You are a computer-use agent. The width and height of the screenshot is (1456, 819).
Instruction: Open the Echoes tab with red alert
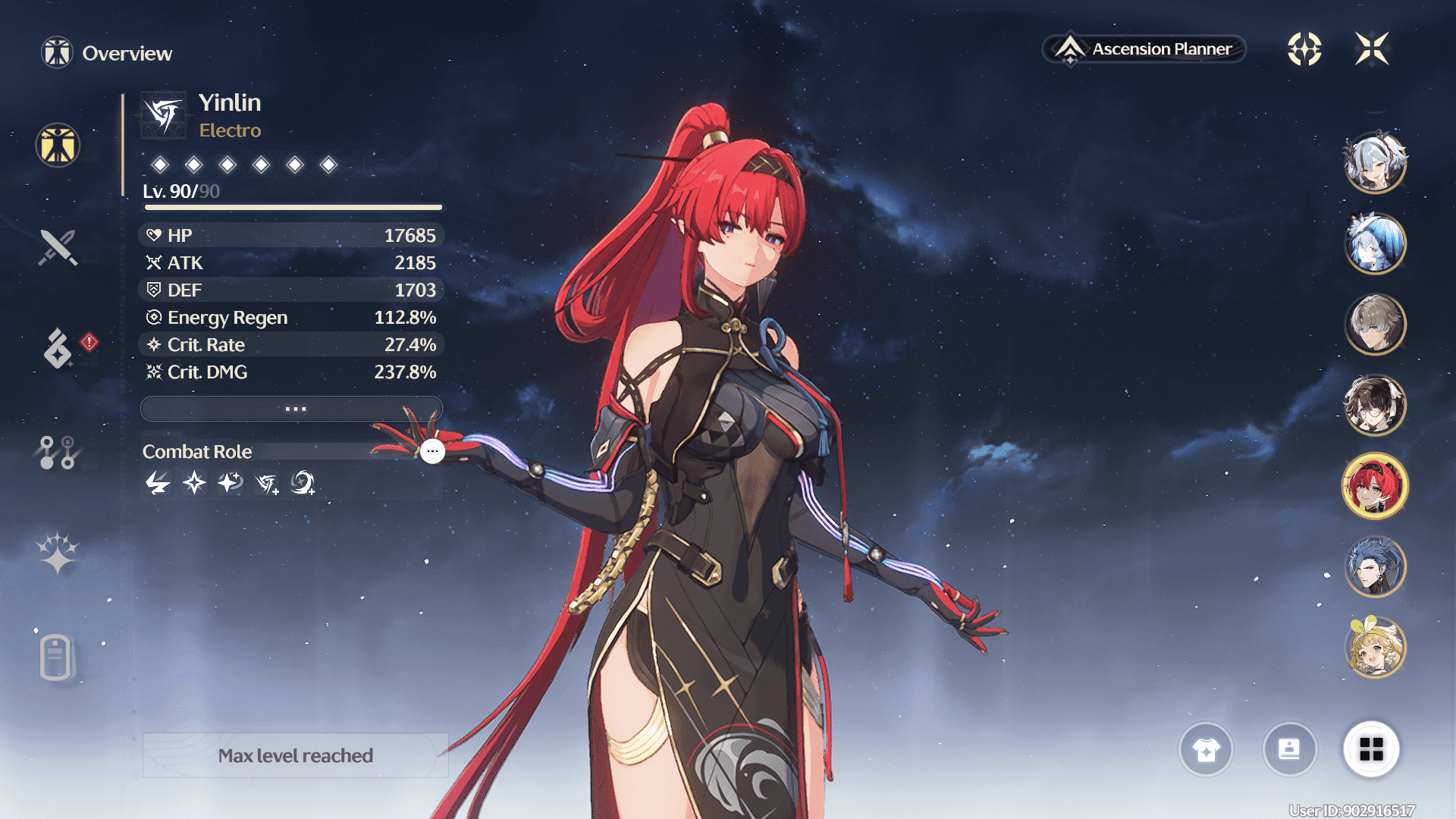[x=59, y=348]
